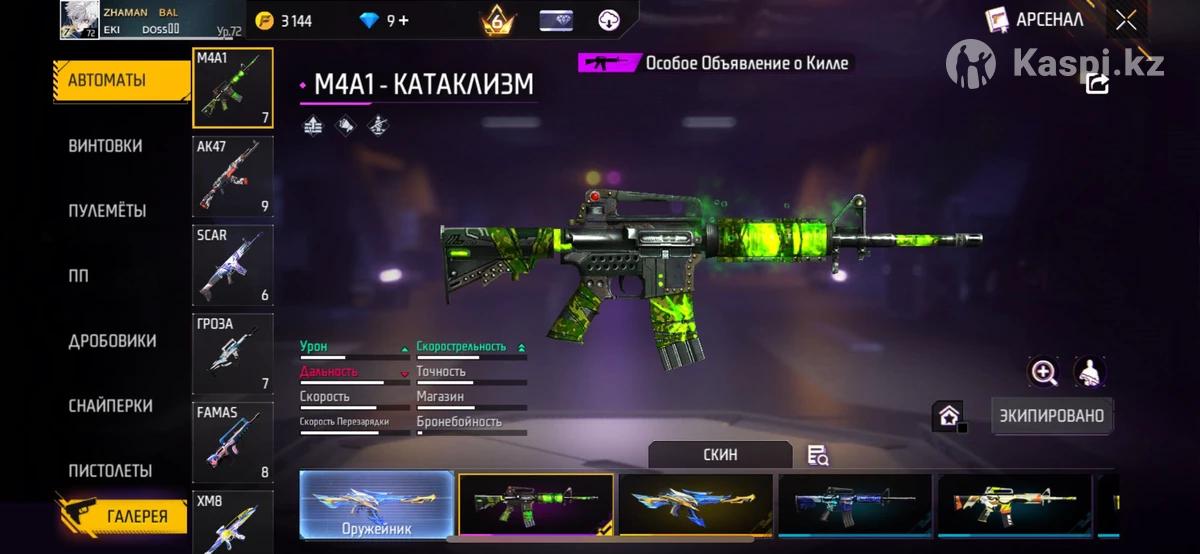Screen dimensions: 1200x554
Task: Open the Снайперки category
Action: click(x=110, y=406)
